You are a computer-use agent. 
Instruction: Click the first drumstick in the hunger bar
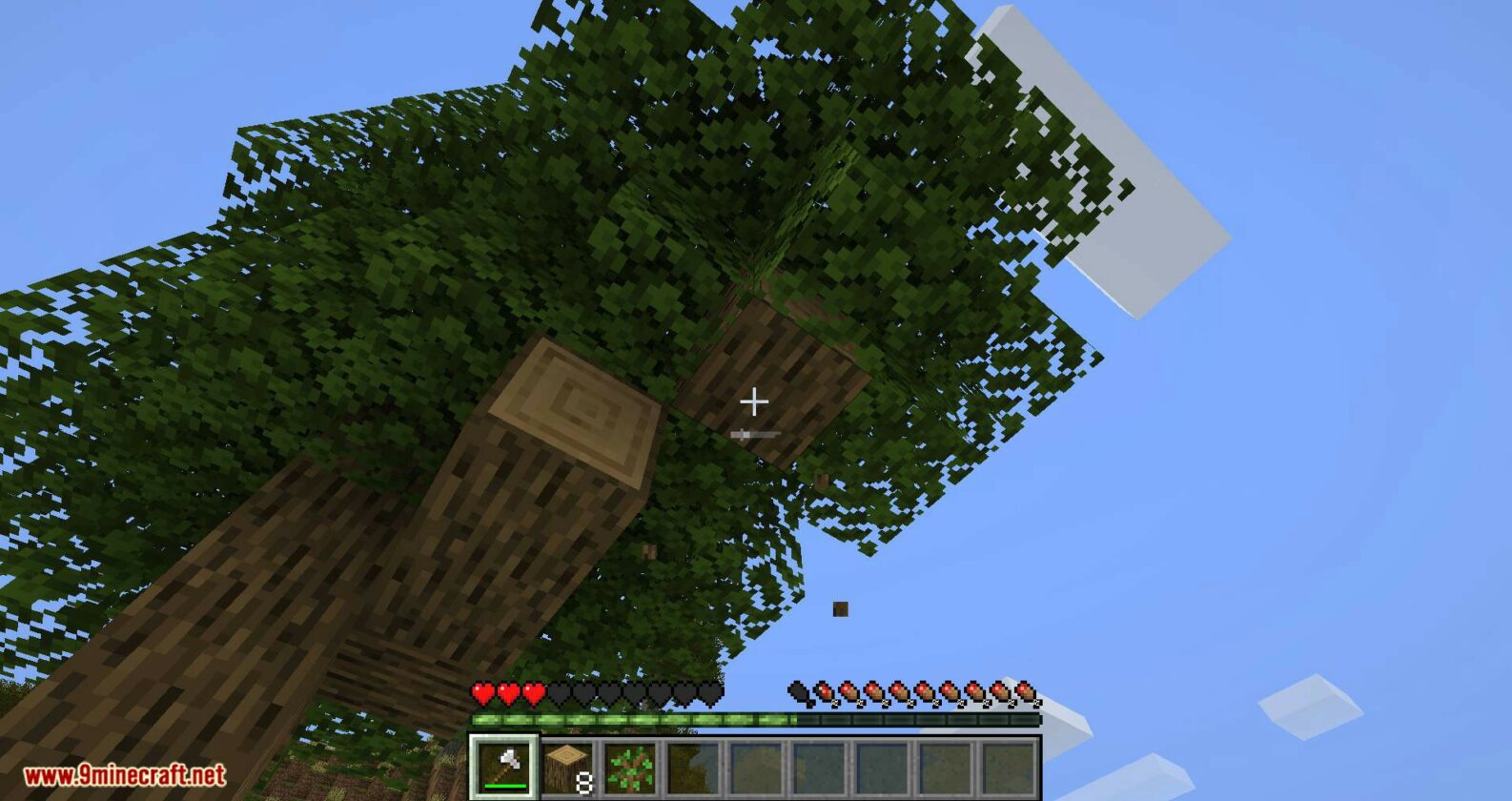coord(799,693)
